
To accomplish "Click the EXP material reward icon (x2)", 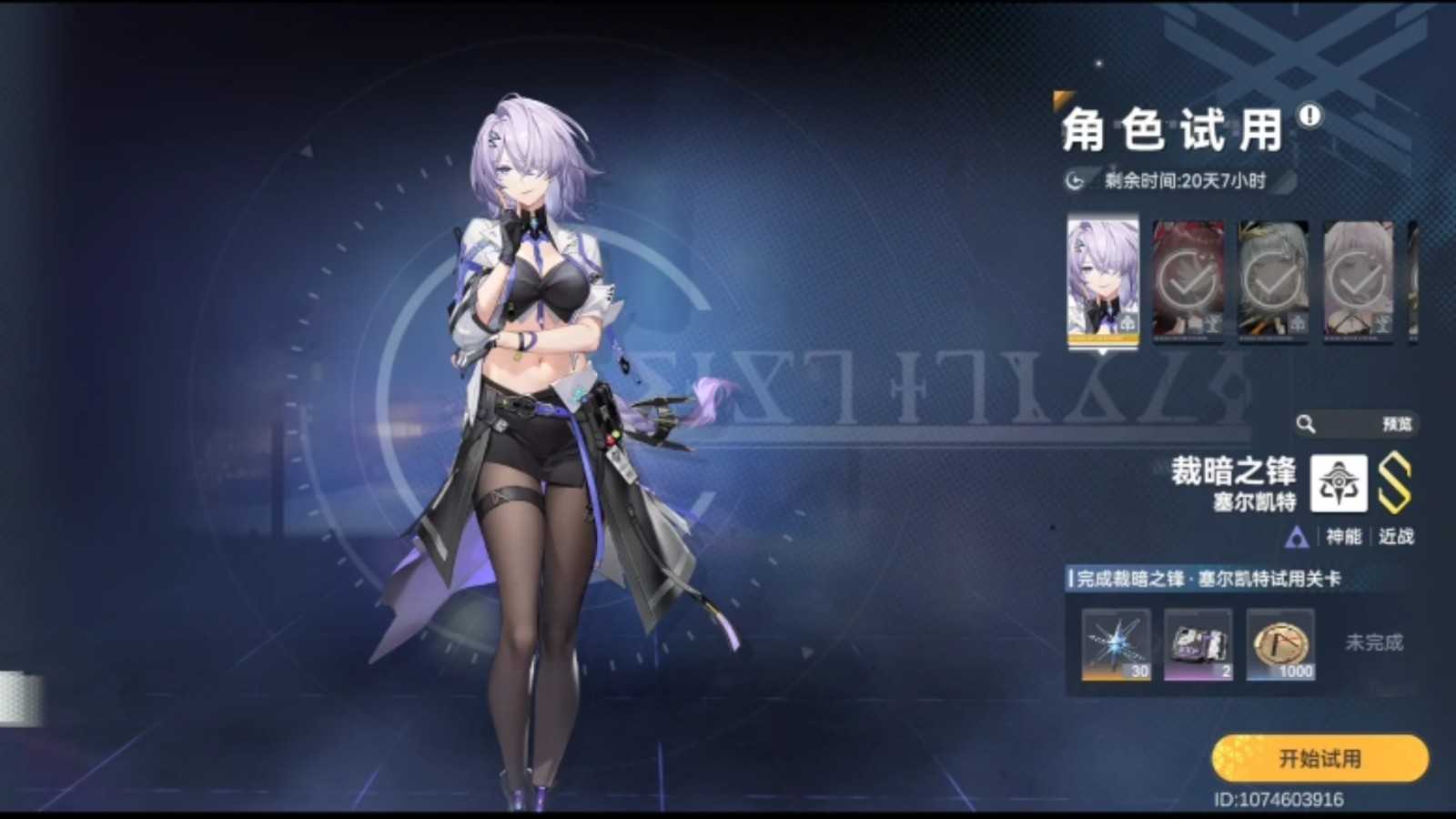I will click(1197, 646).
